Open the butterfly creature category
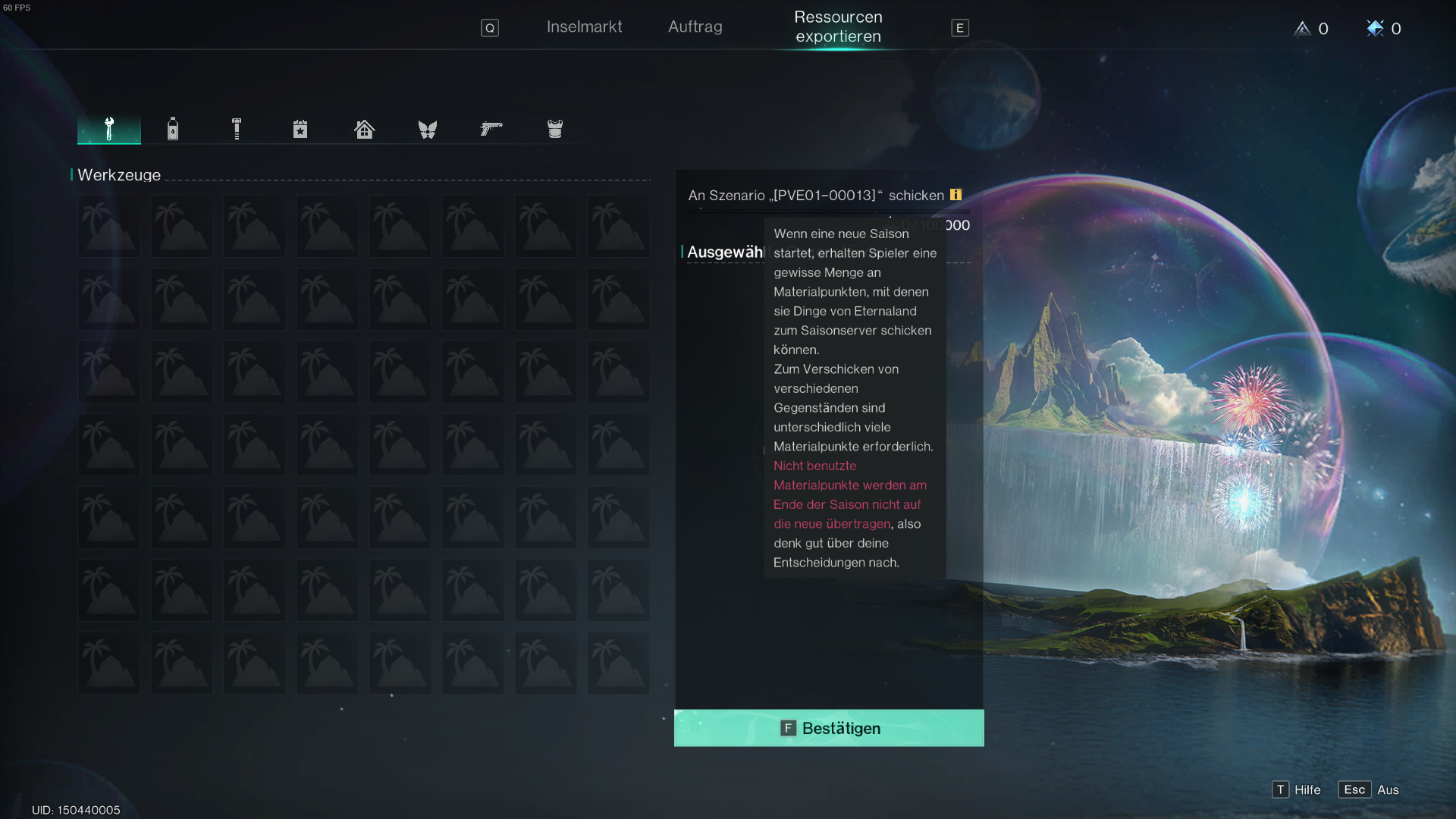The height and width of the screenshot is (819, 1456). 428,129
